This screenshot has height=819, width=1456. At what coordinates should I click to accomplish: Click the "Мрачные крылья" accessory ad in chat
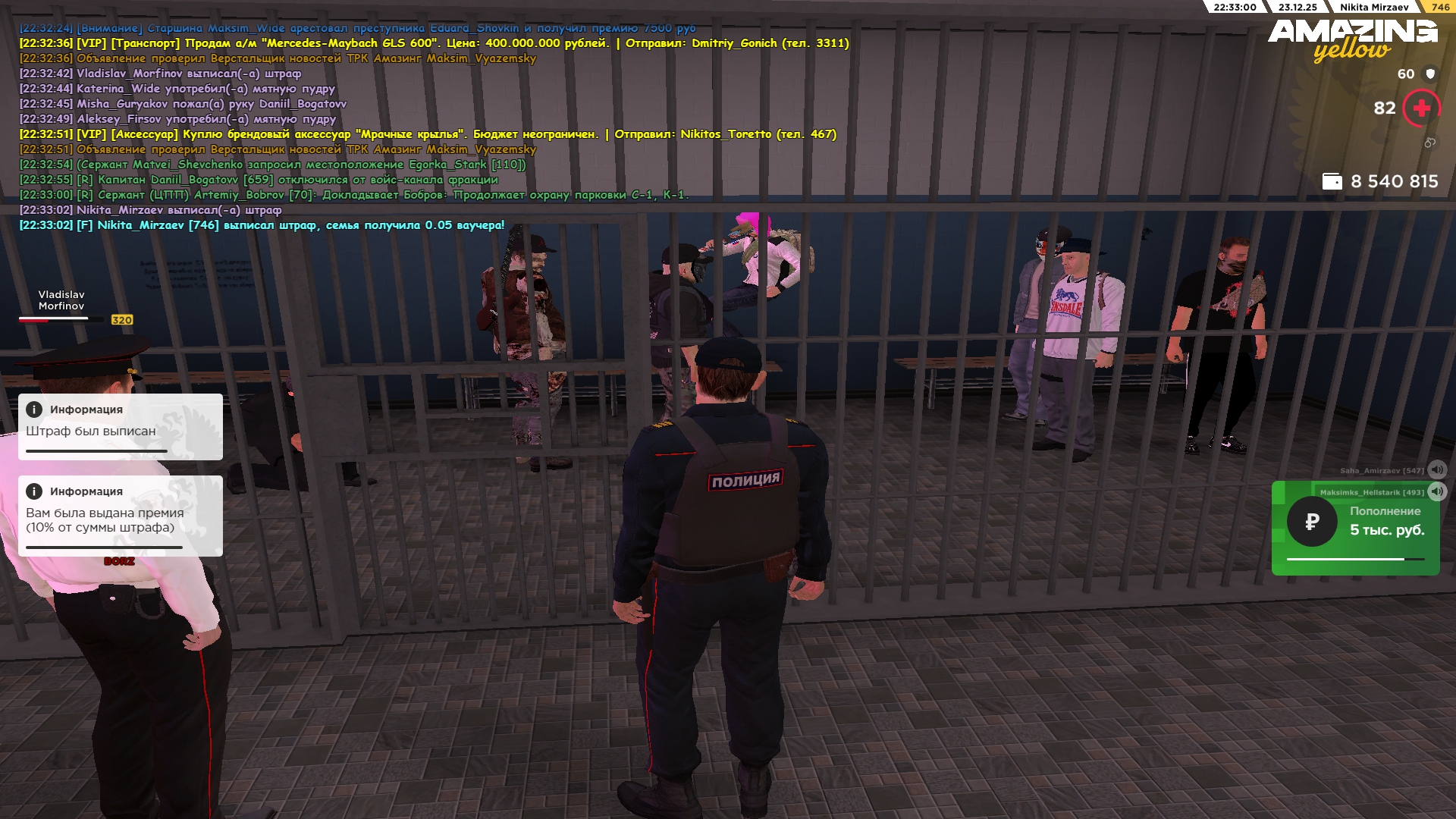[x=428, y=134]
